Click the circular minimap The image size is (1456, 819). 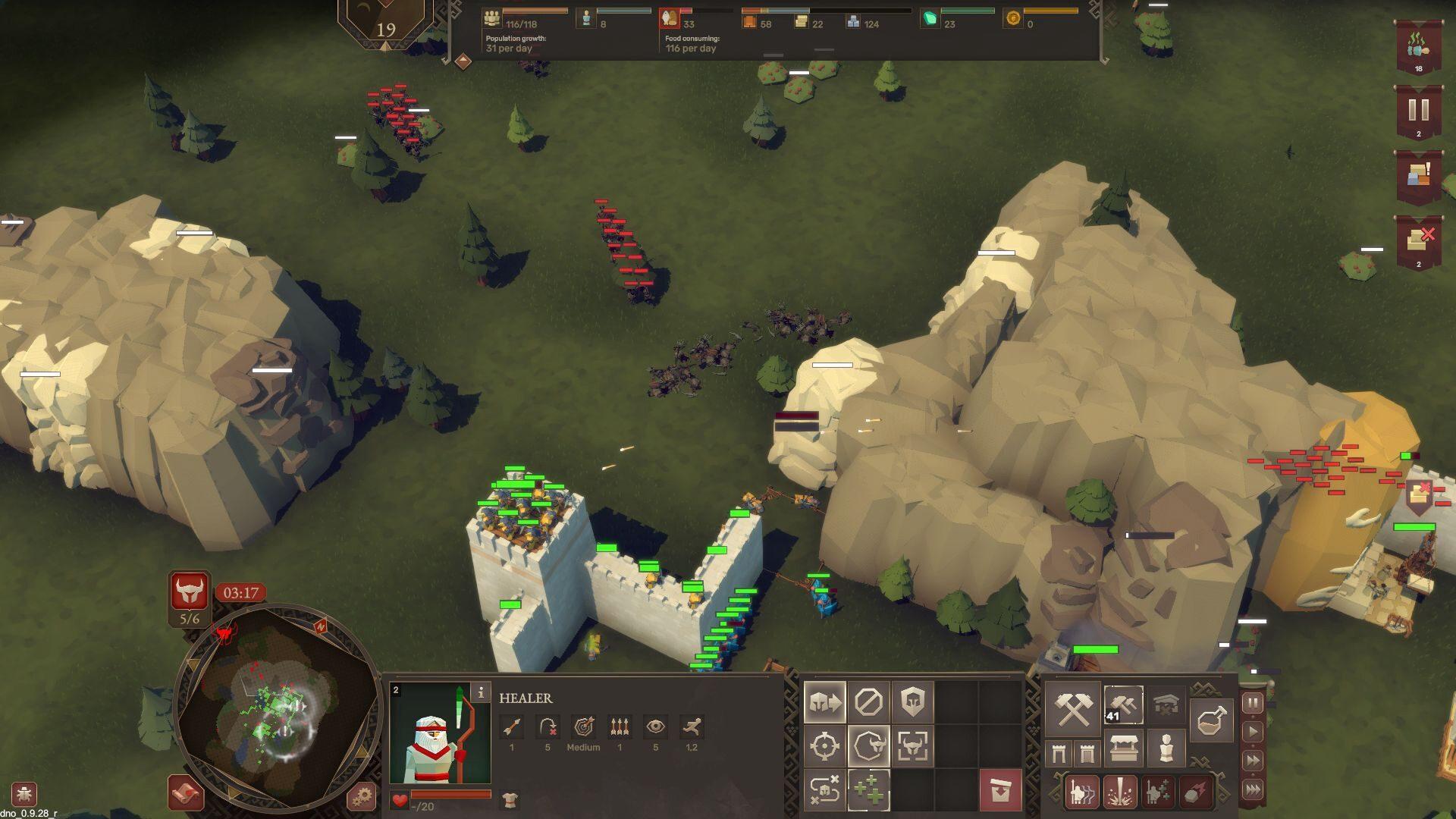tap(277, 707)
